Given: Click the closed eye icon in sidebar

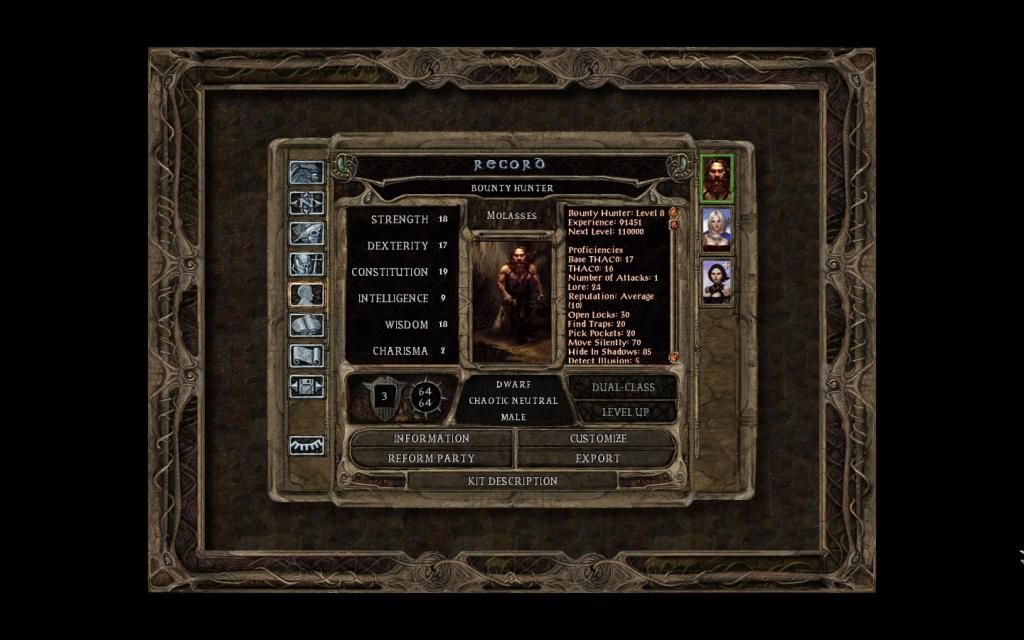Looking at the screenshot, I should coord(306,445).
